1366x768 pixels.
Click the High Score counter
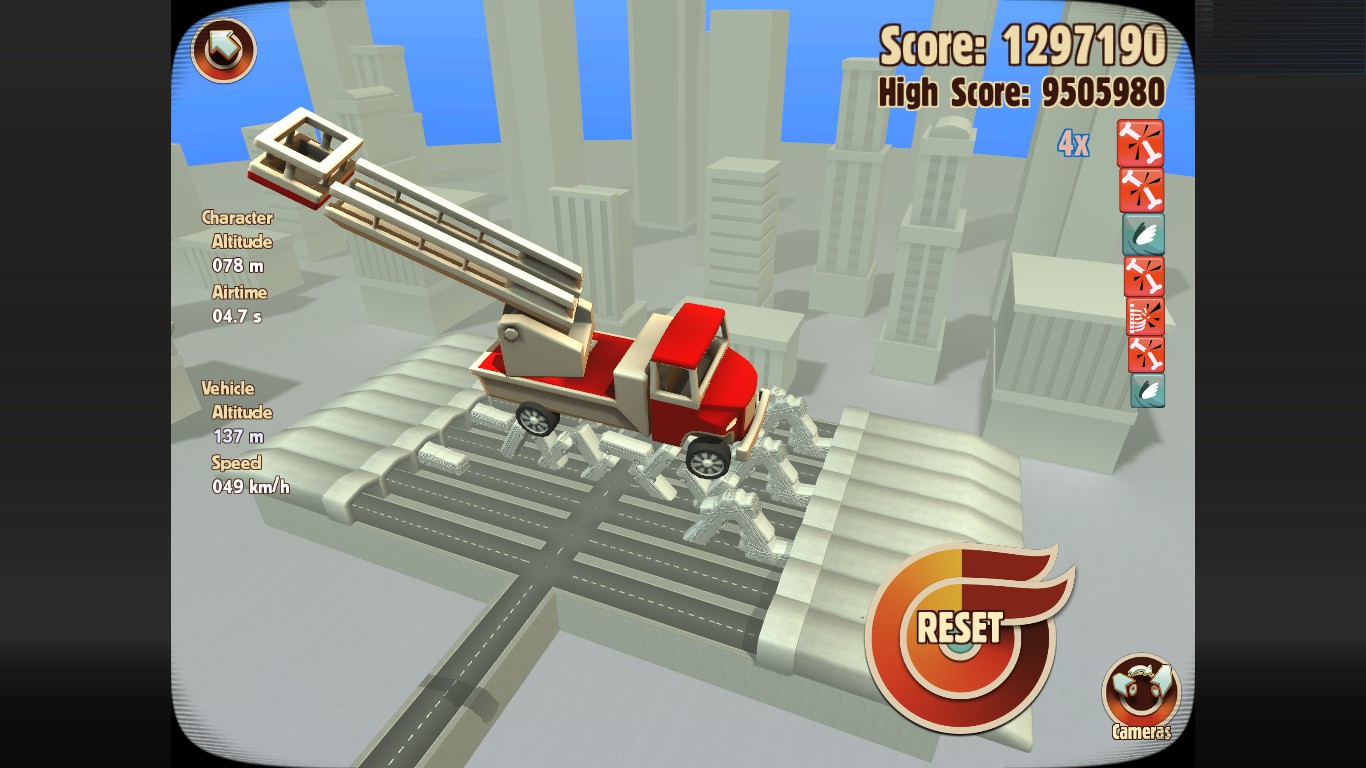[x=1020, y=92]
